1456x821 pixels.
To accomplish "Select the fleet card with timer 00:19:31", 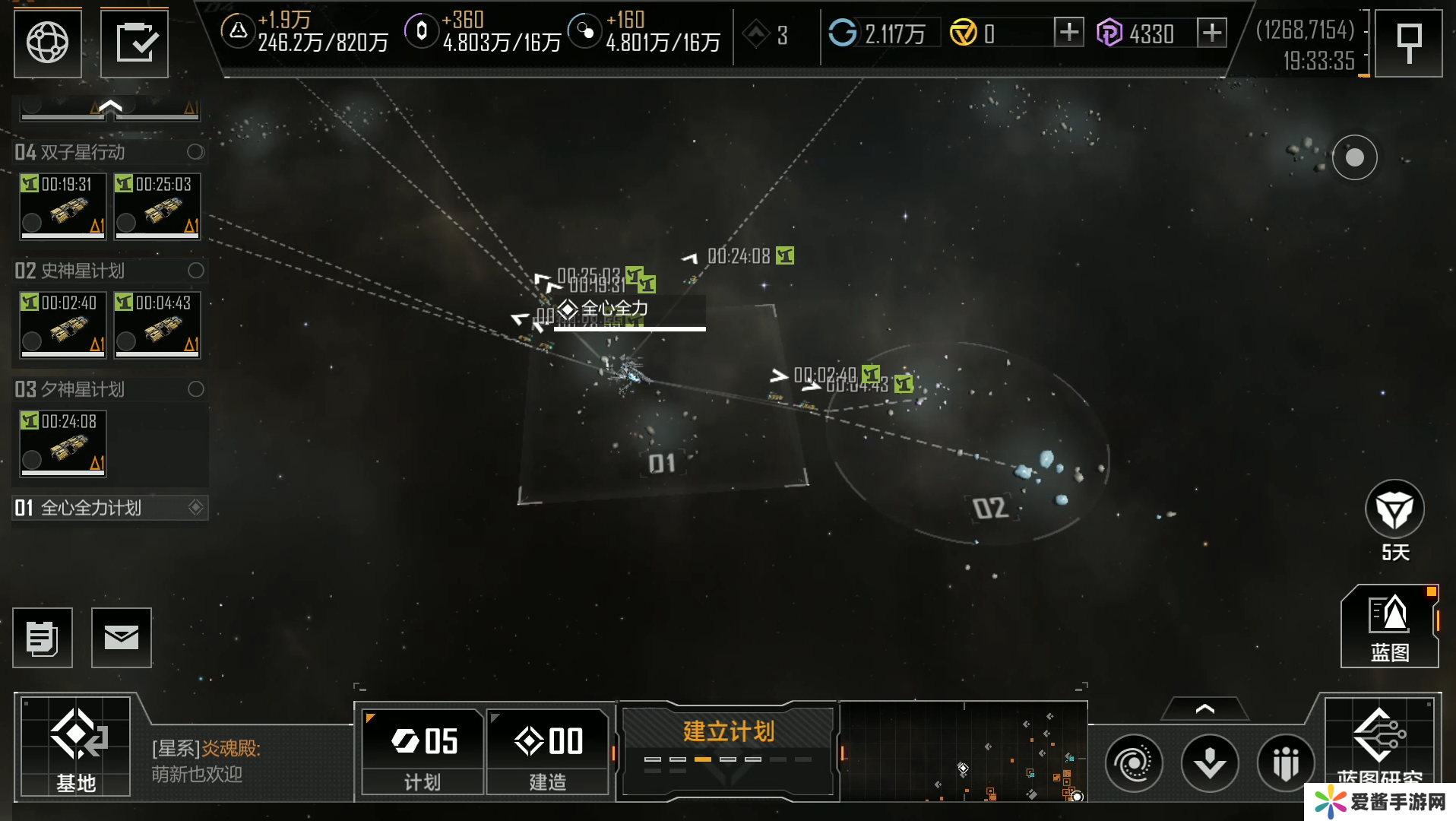I will [x=63, y=206].
